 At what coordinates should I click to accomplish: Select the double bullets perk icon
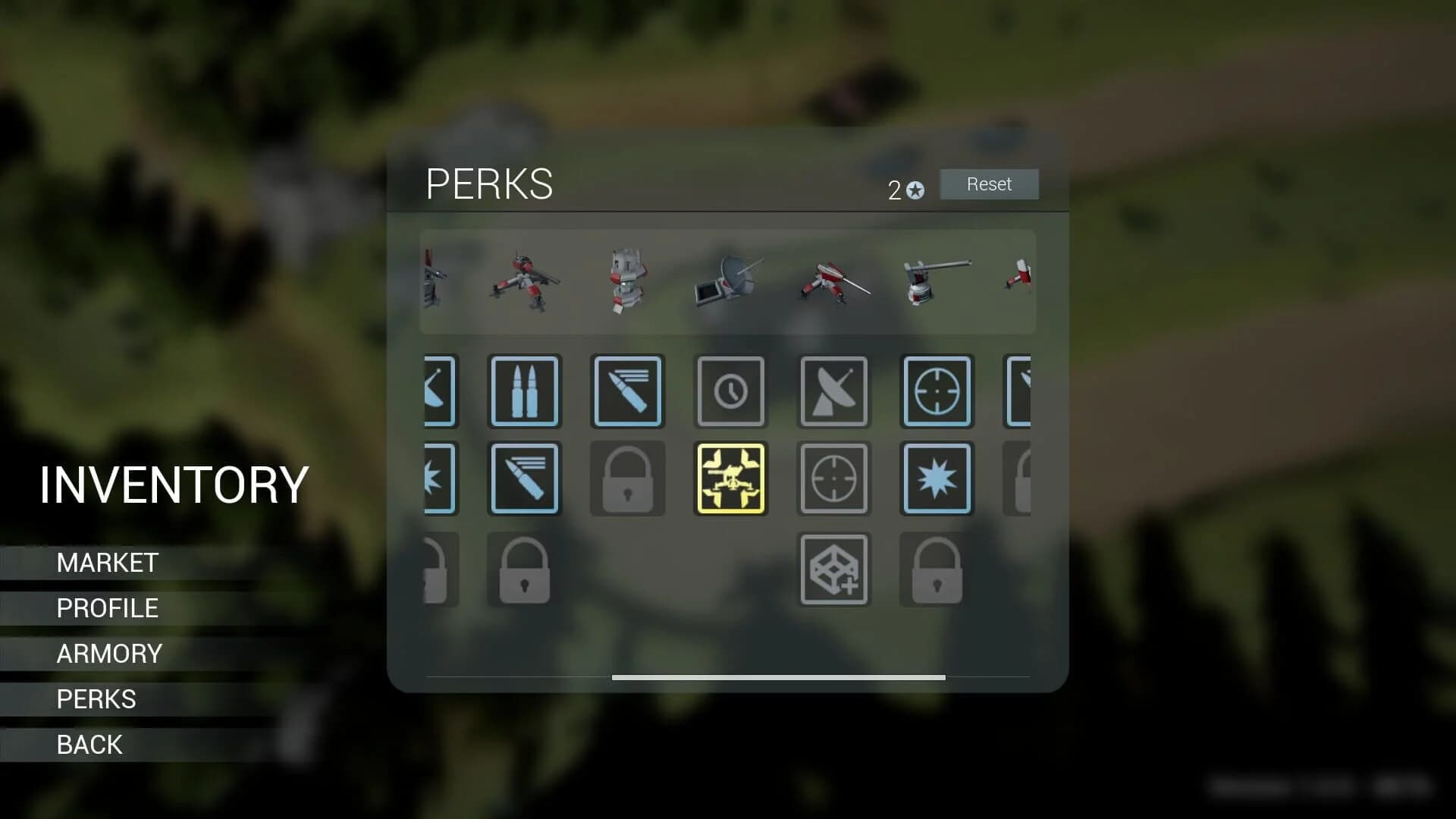tap(525, 391)
